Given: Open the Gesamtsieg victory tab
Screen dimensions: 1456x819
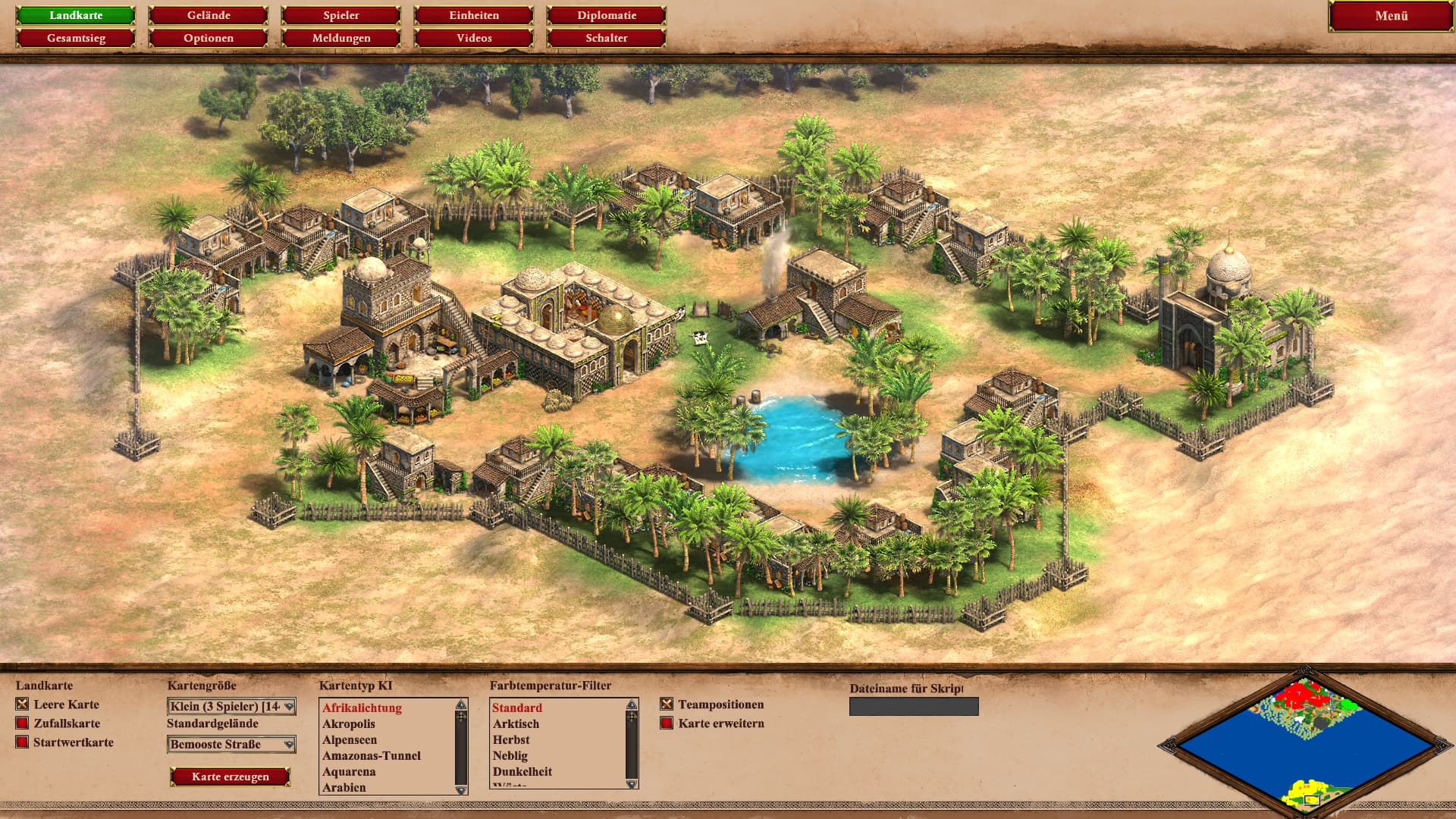Looking at the screenshot, I should pos(76,38).
